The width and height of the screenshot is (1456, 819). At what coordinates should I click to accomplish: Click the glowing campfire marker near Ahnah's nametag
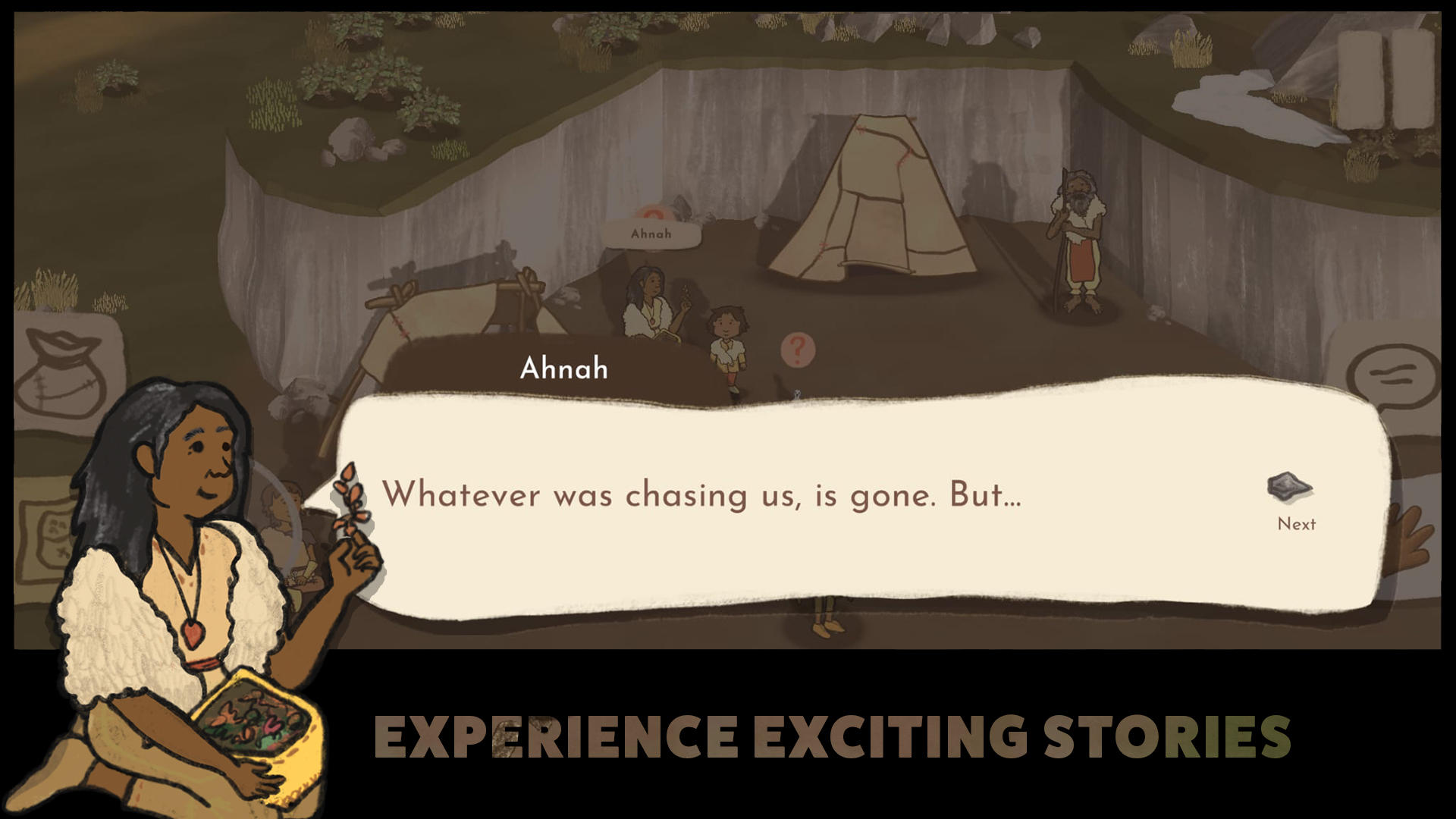pyautogui.click(x=650, y=210)
